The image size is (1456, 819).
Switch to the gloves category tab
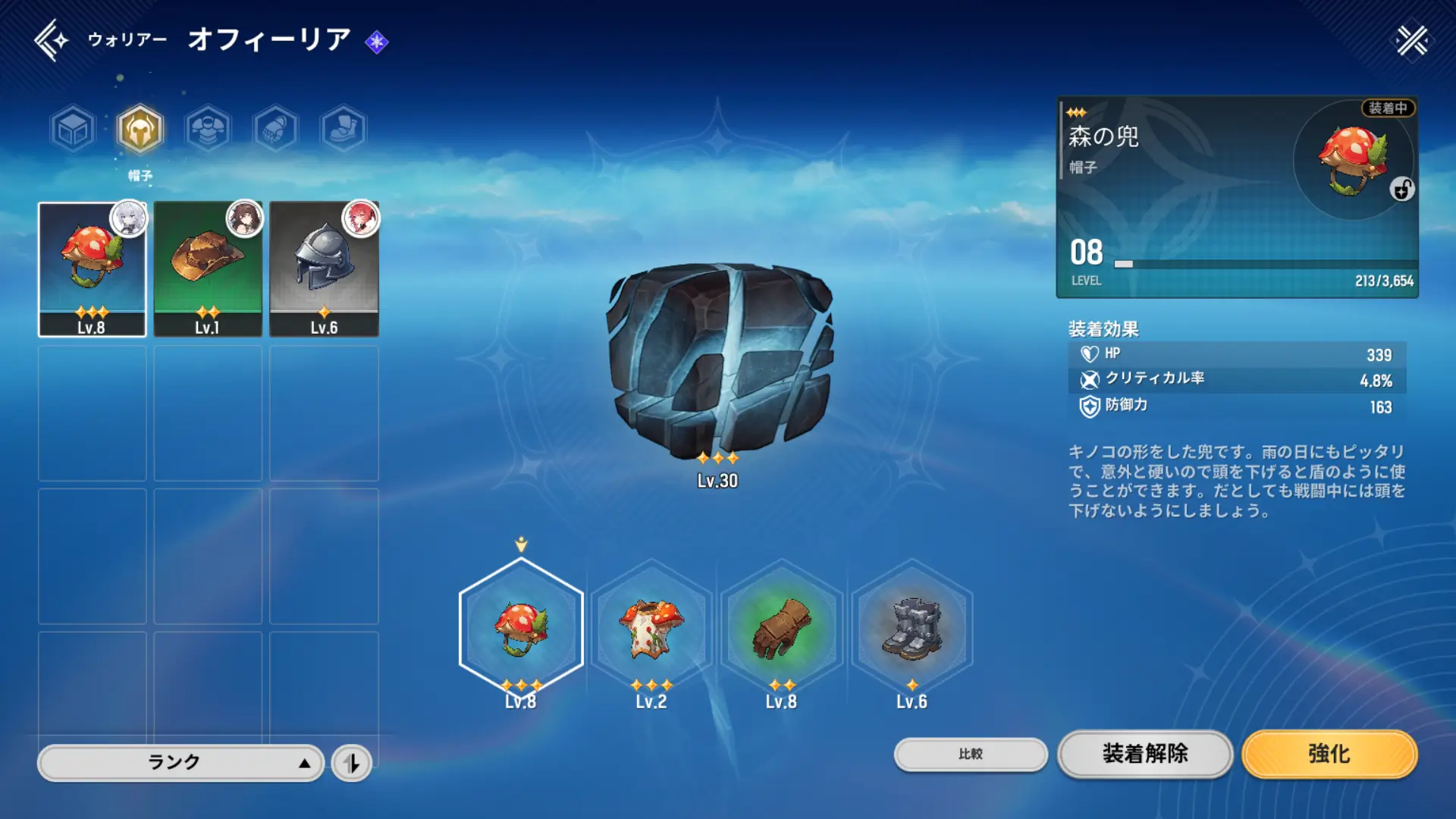pos(275,129)
